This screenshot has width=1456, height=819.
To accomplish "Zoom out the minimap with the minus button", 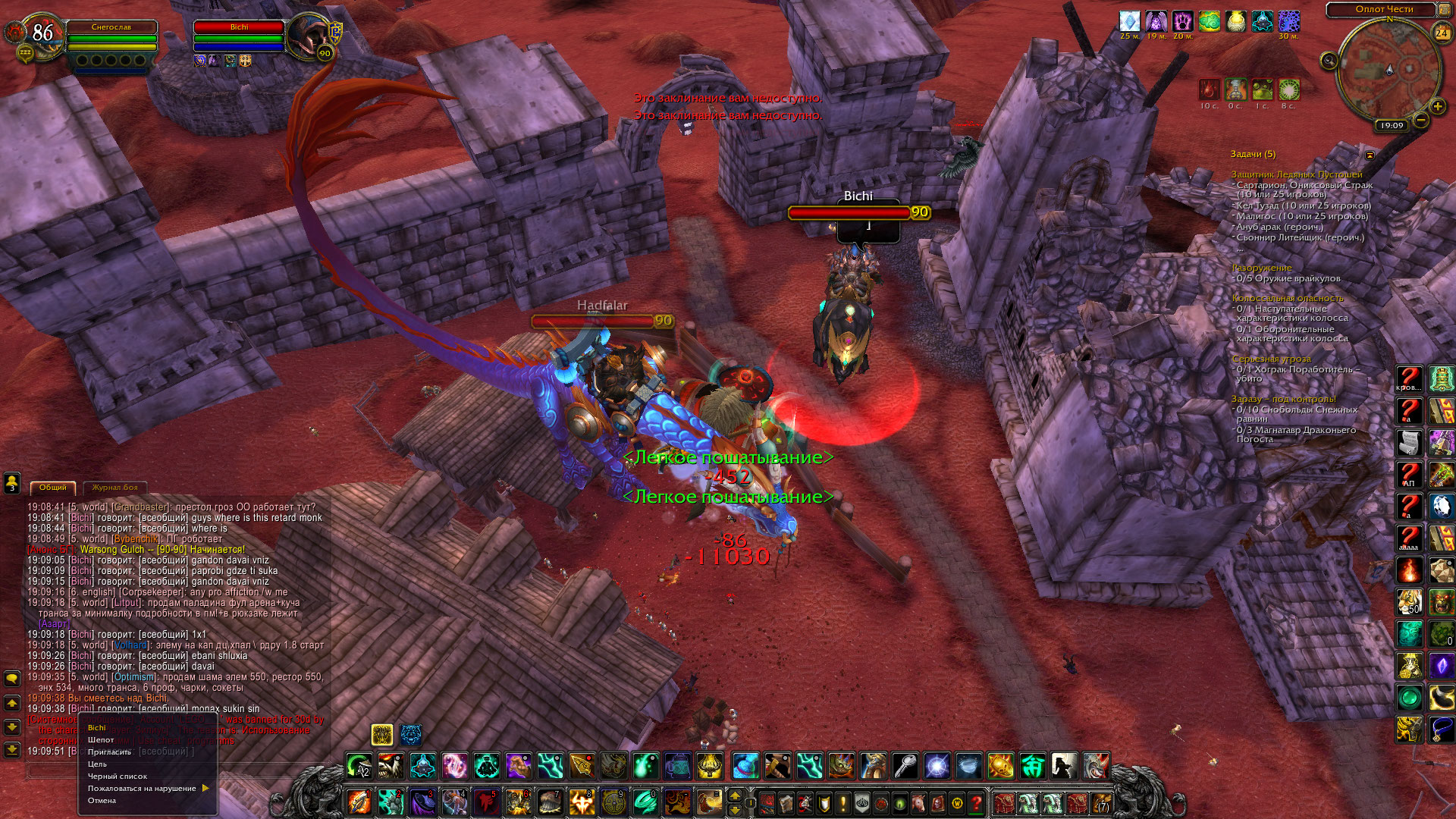I will [1421, 120].
